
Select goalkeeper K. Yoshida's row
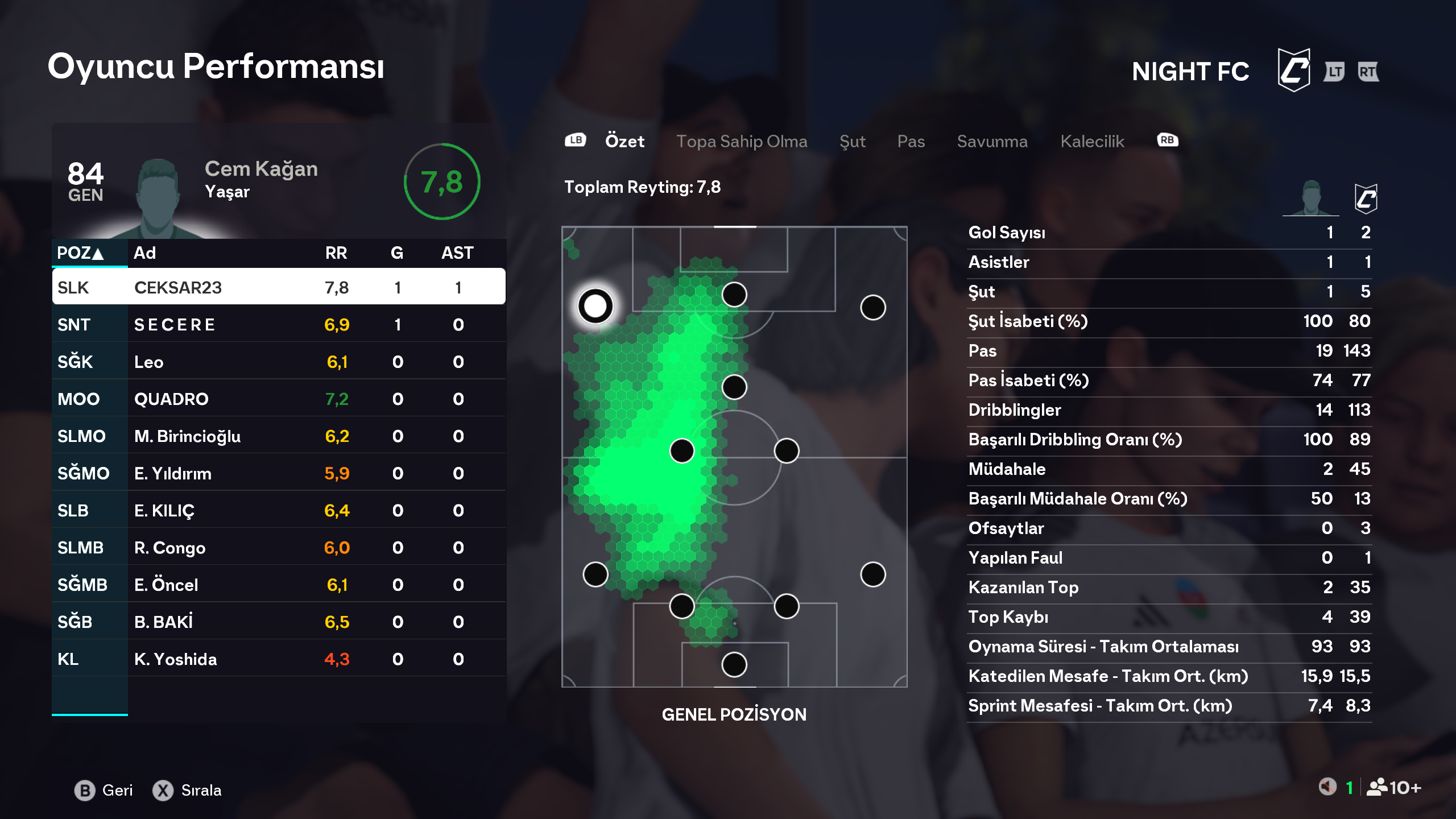(279, 659)
